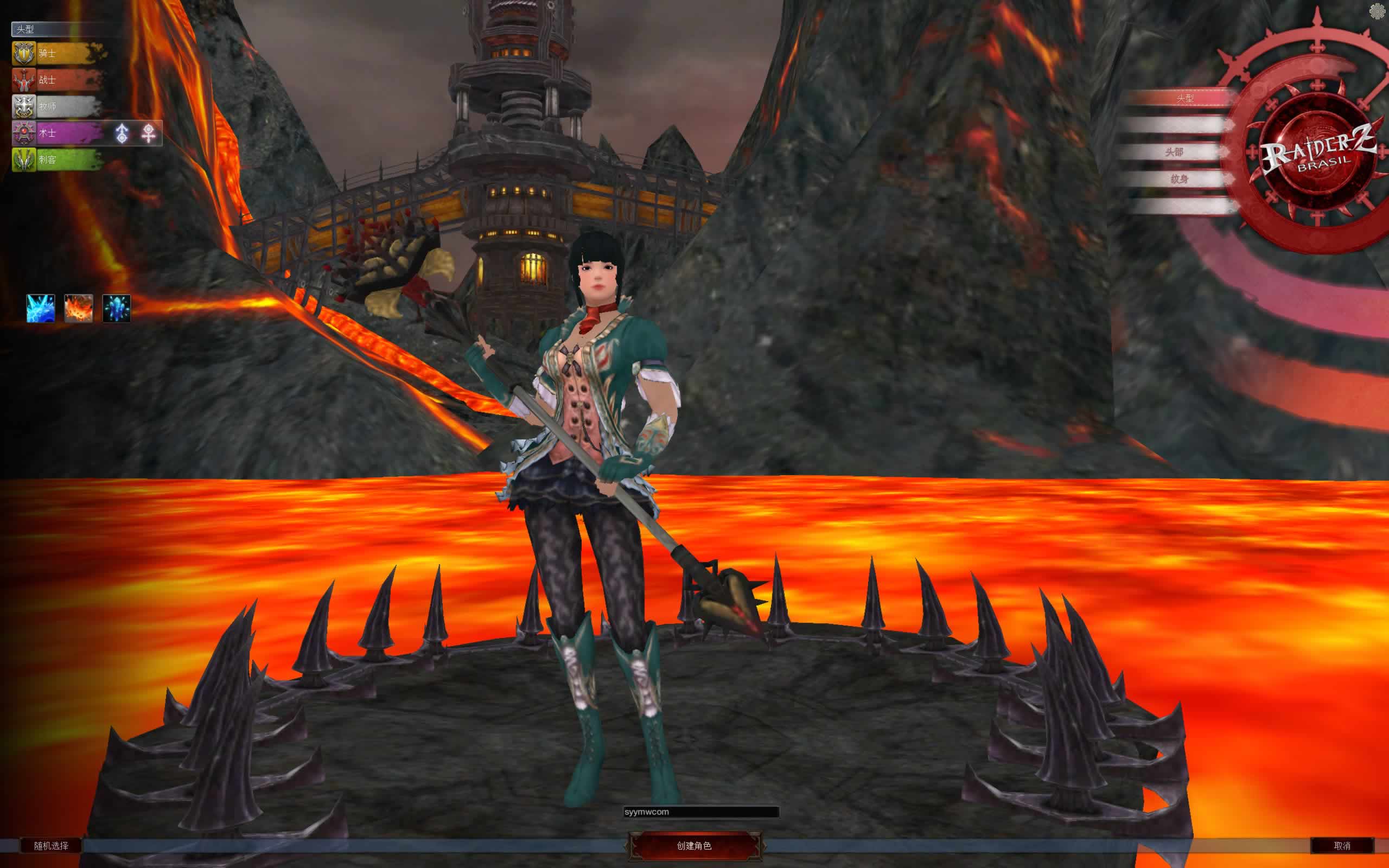Choose the 刺客 (Assassin) class
The image size is (1389, 868).
click(x=56, y=159)
